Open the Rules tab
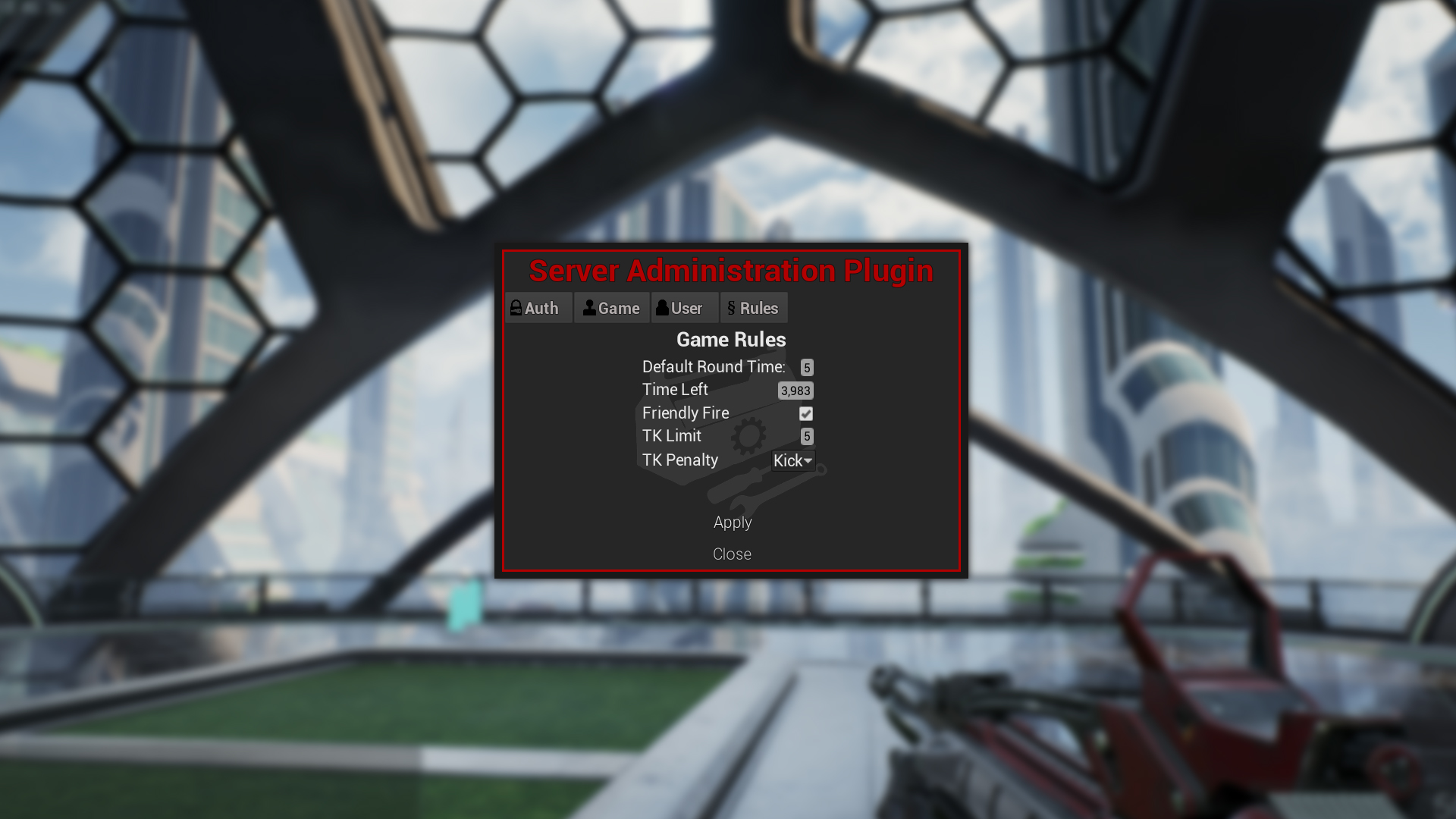The image size is (1456, 819). point(755,308)
